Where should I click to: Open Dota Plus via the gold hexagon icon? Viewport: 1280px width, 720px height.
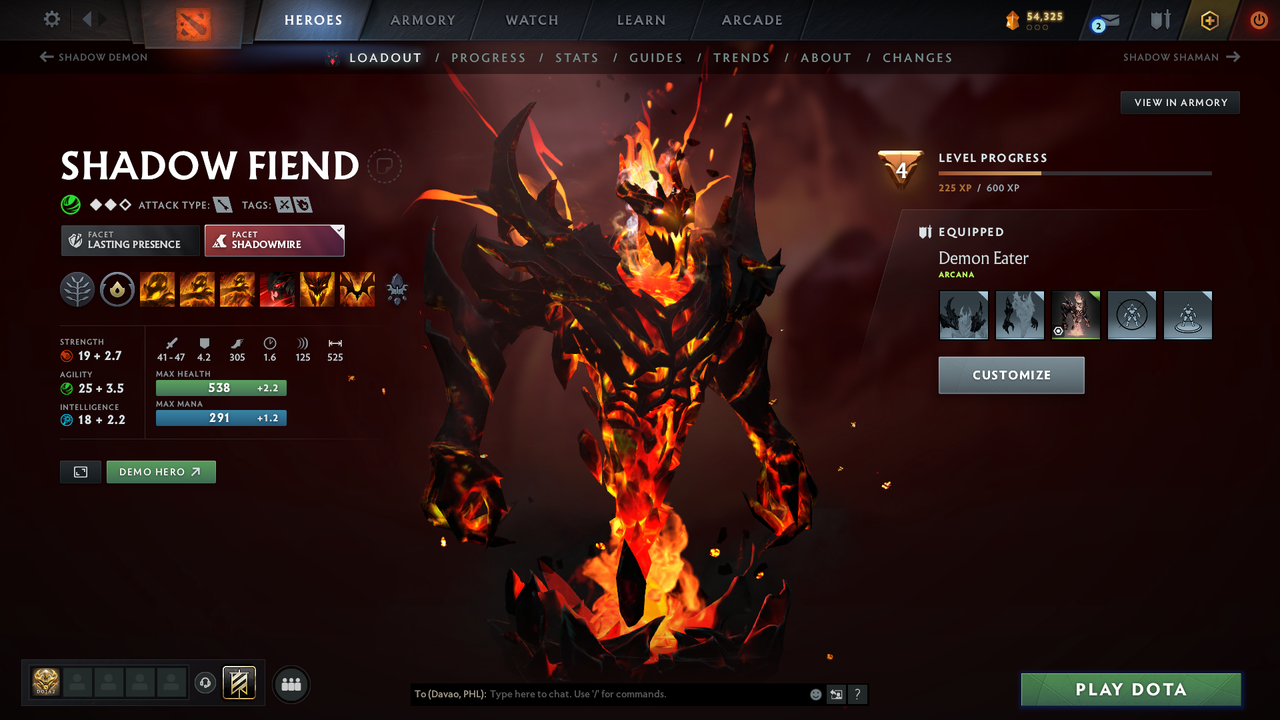tap(1209, 19)
